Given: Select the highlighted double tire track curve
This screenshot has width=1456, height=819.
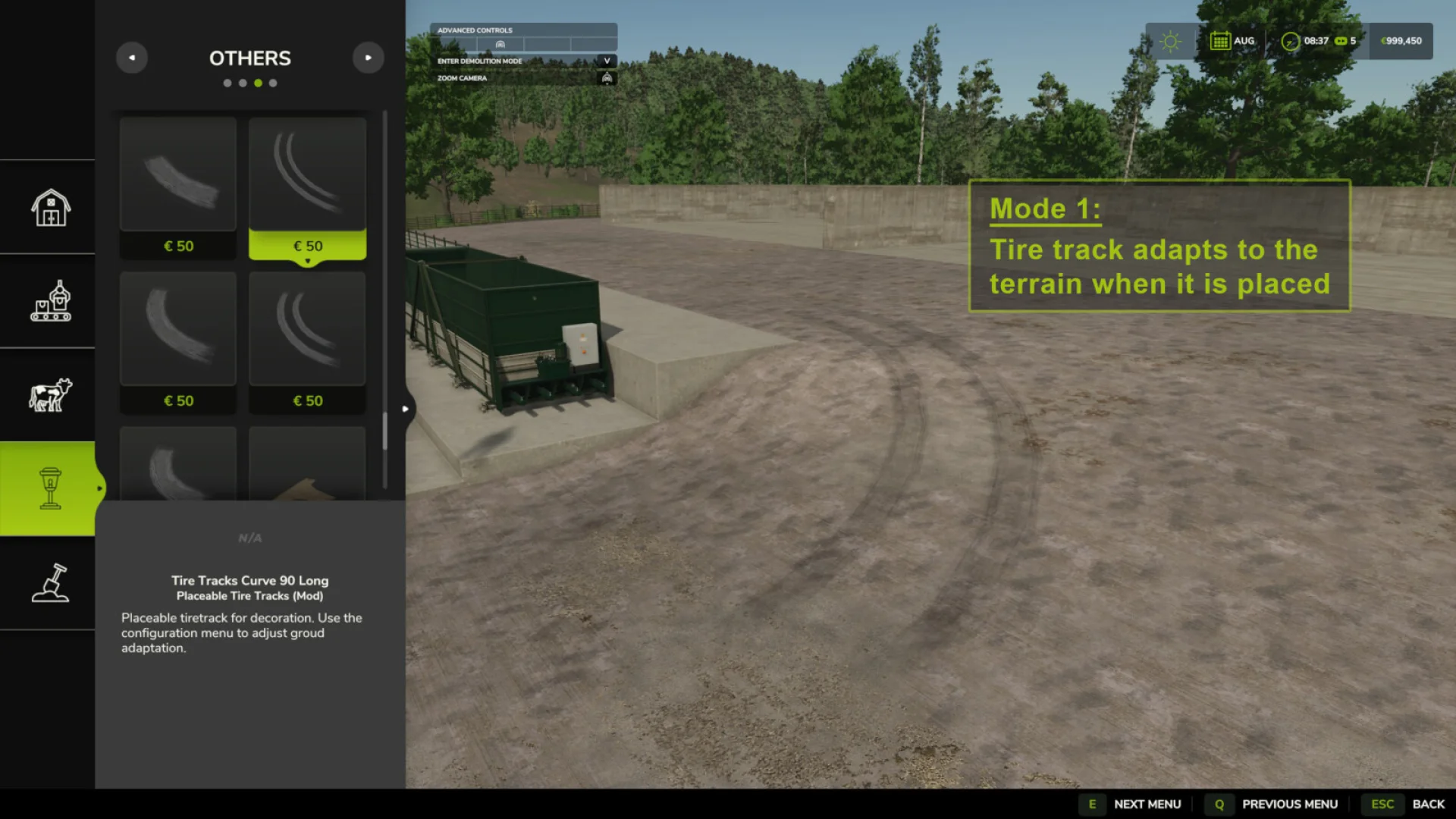Looking at the screenshot, I should click(x=307, y=174).
